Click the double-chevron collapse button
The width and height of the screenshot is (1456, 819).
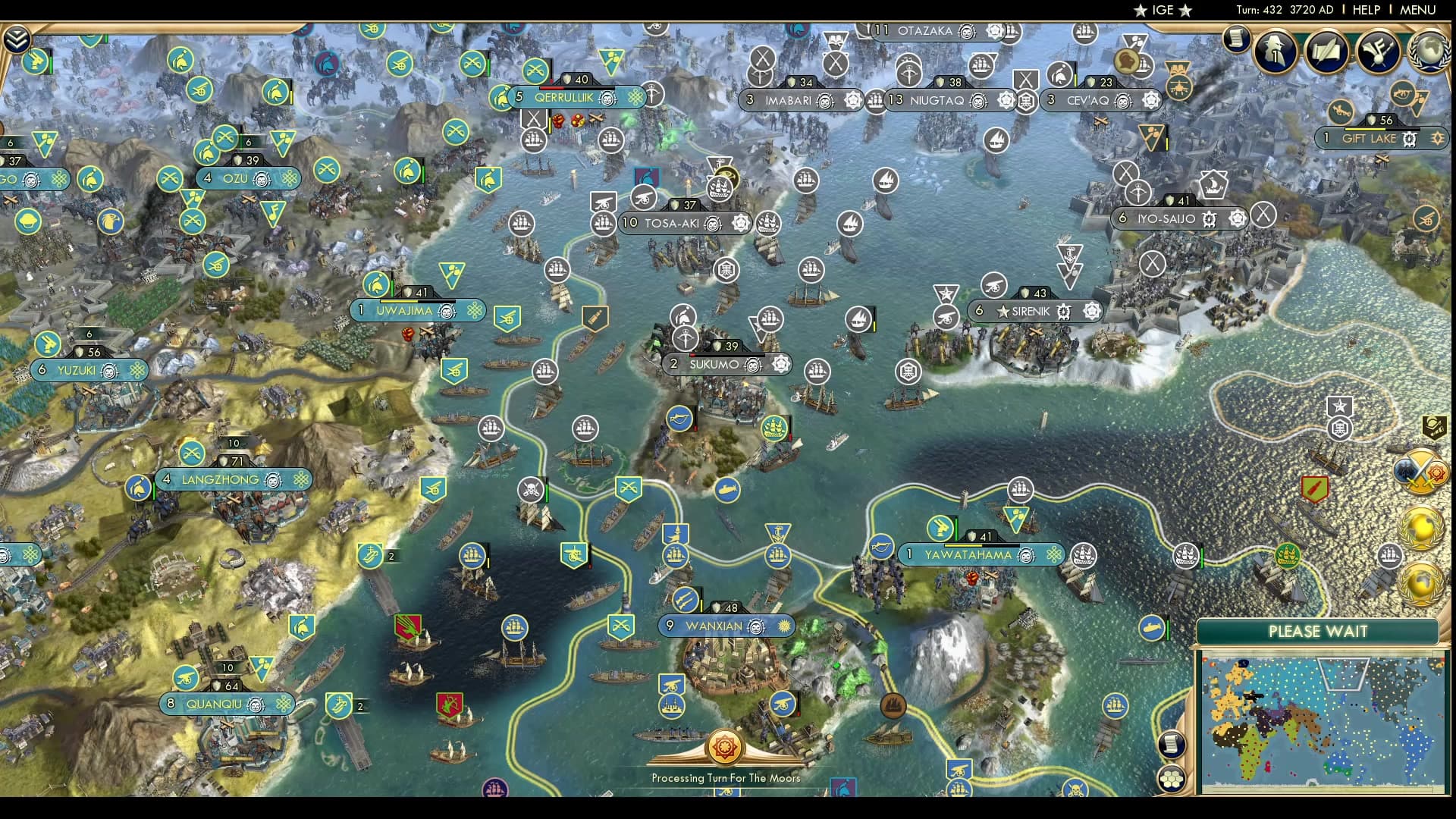17,39
